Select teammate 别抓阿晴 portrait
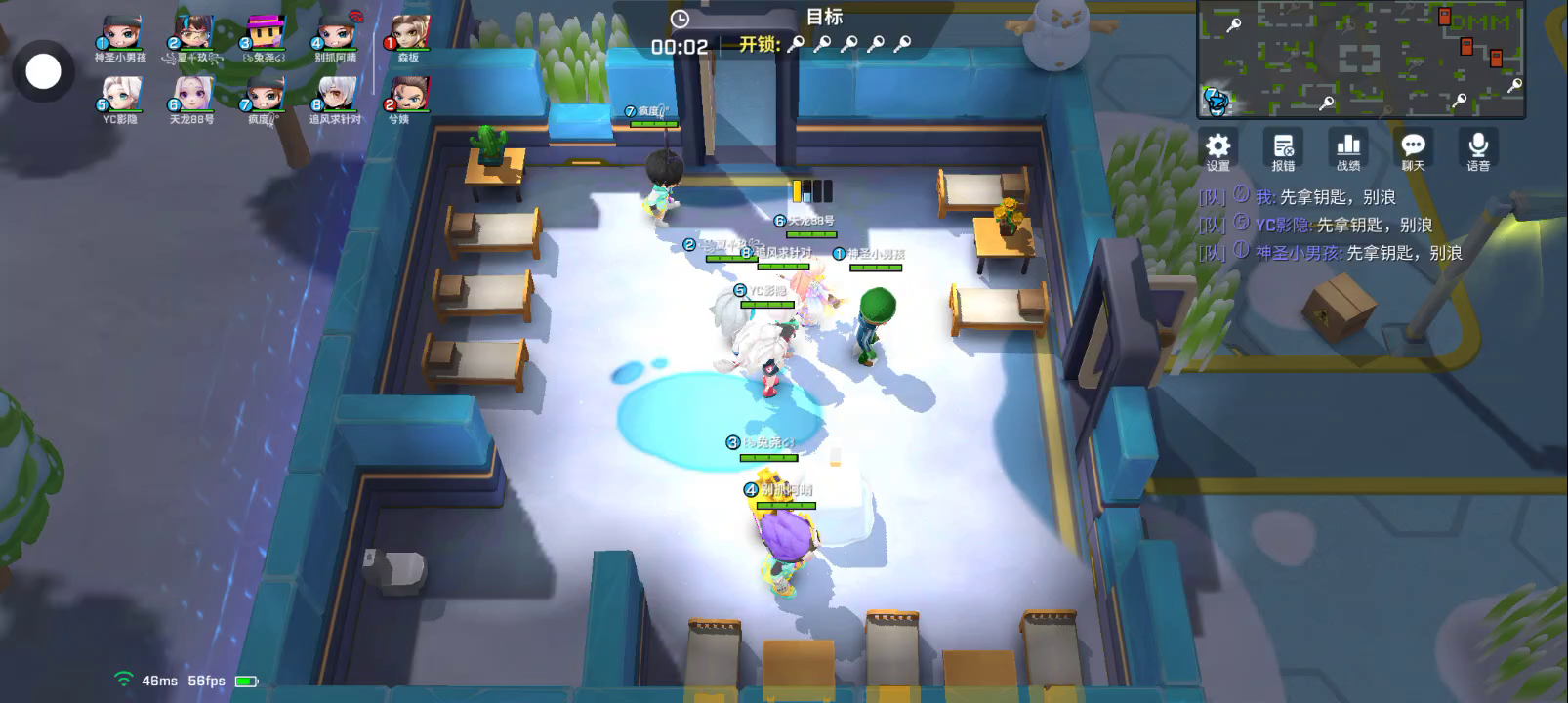Image resolution: width=1568 pixels, height=703 pixels. pos(336,34)
